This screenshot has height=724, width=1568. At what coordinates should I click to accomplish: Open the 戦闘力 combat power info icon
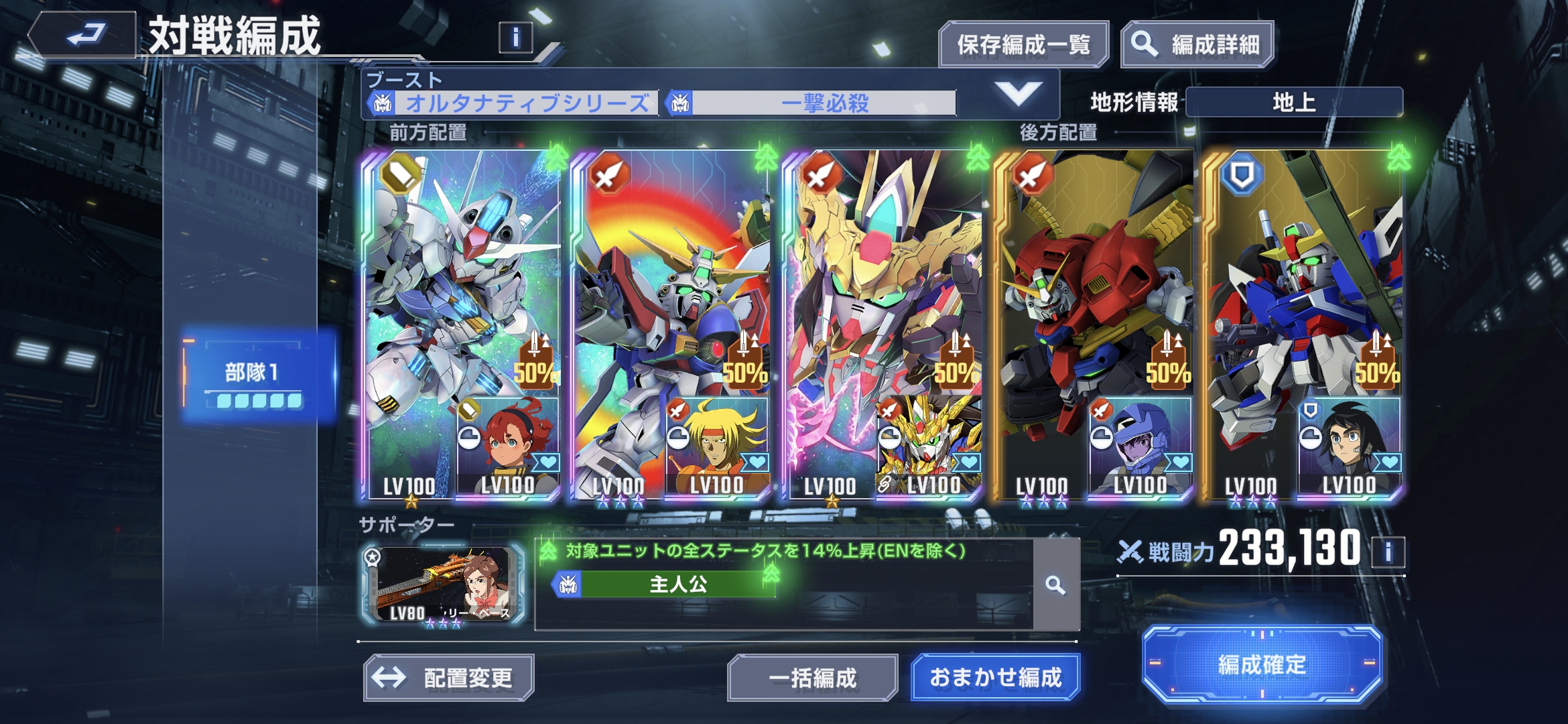[1388, 552]
